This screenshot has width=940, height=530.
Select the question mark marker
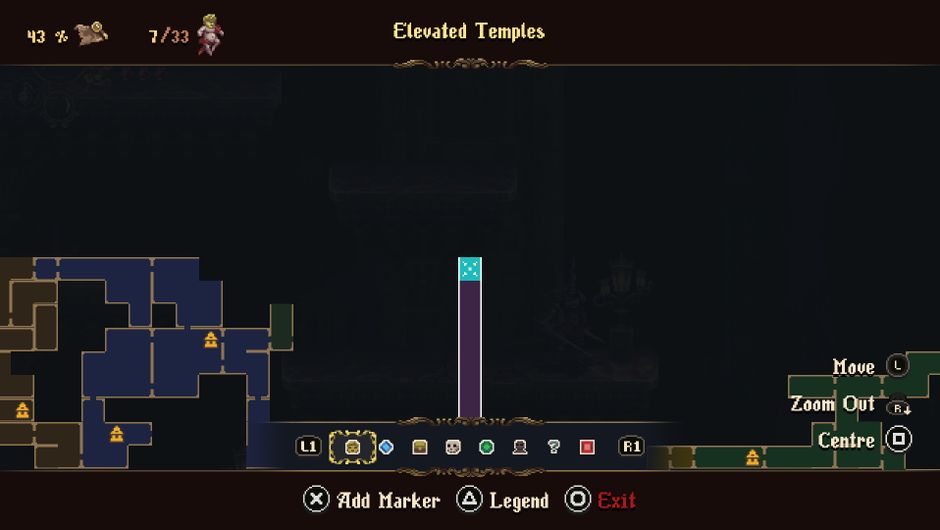[554, 447]
